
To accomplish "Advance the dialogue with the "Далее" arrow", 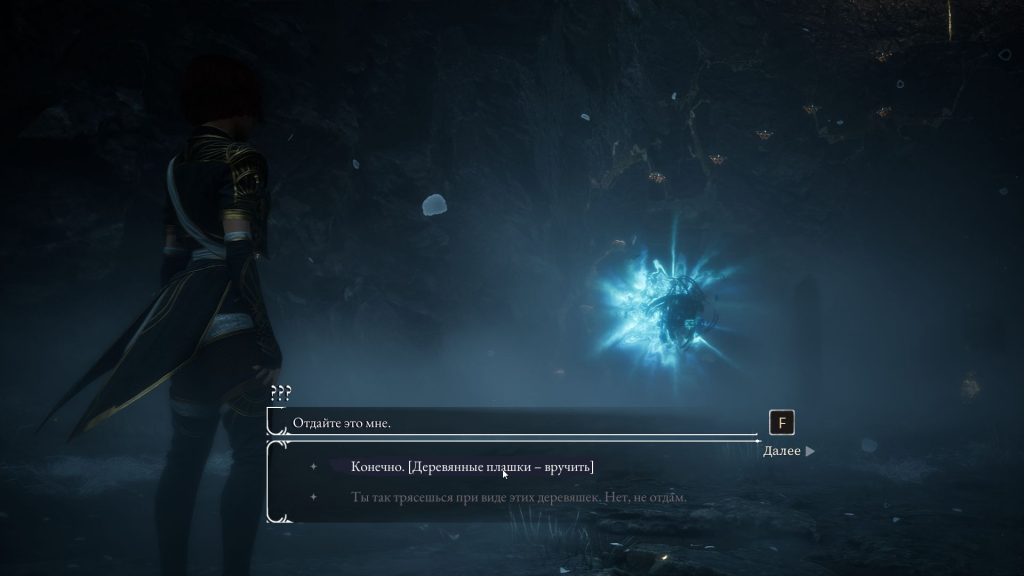I will 789,451.
